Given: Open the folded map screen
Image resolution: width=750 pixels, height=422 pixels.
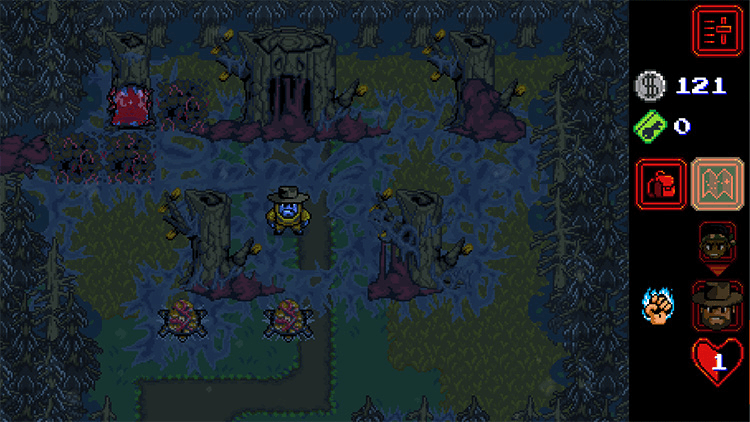Looking at the screenshot, I should click(x=717, y=184).
